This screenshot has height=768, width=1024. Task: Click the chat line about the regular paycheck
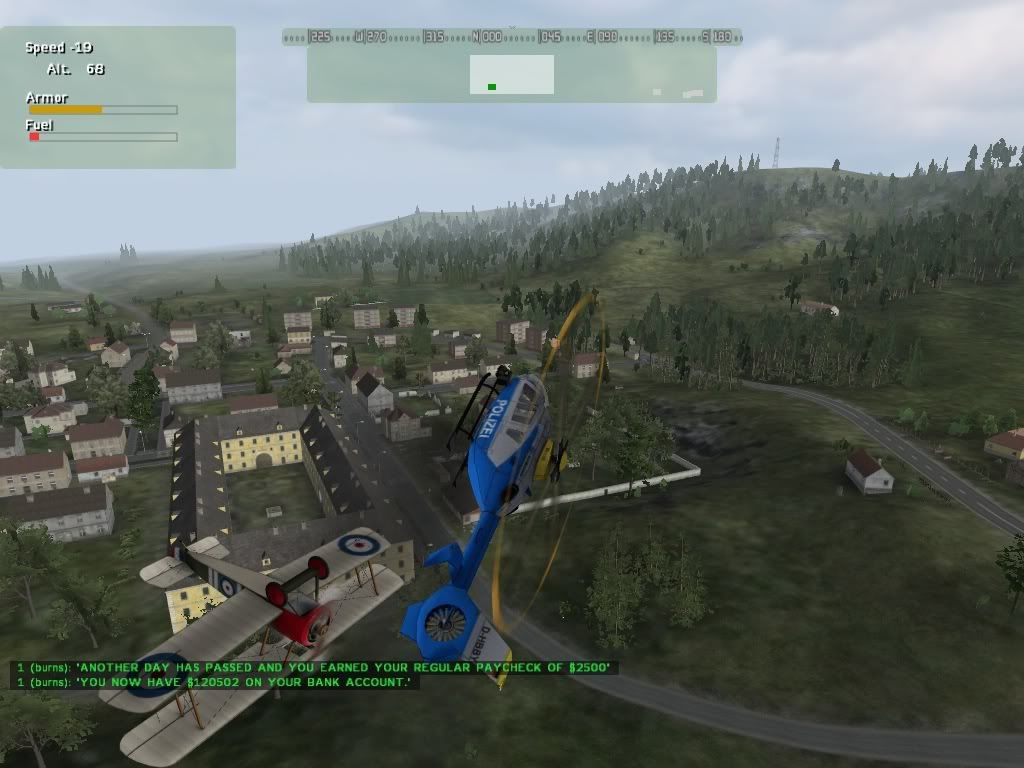point(315,667)
